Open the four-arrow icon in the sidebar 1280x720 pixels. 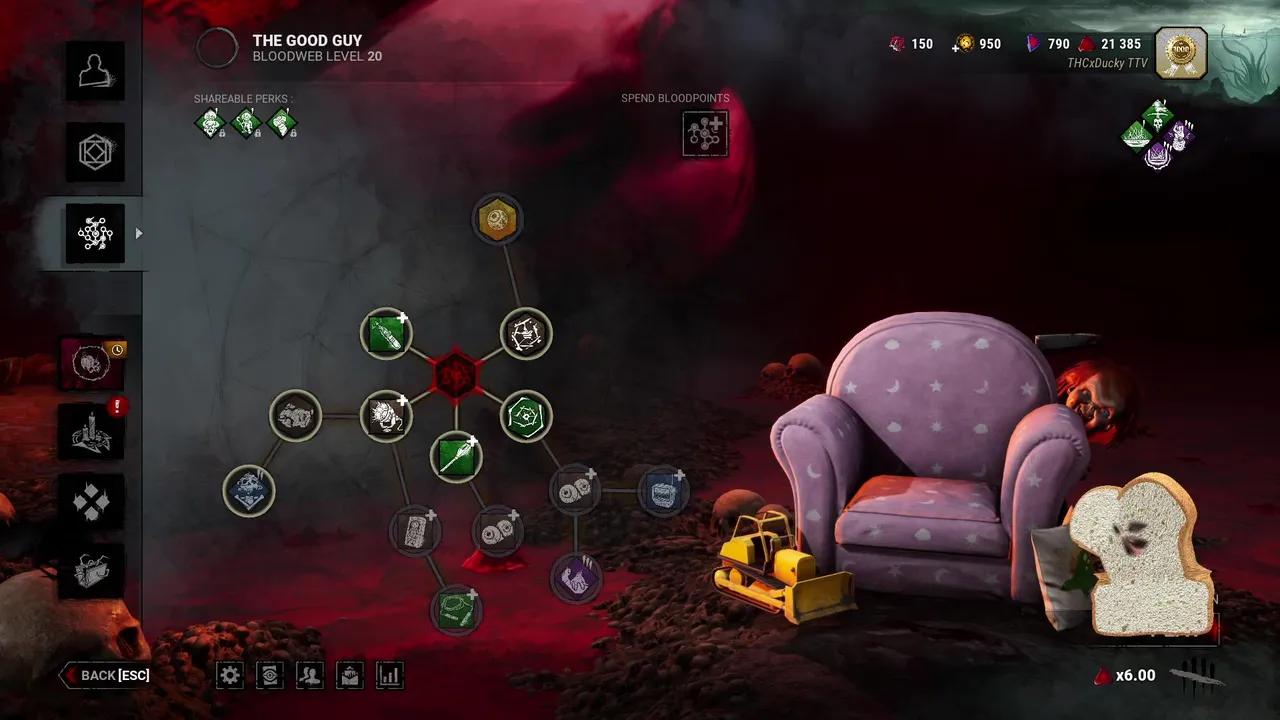[92, 502]
